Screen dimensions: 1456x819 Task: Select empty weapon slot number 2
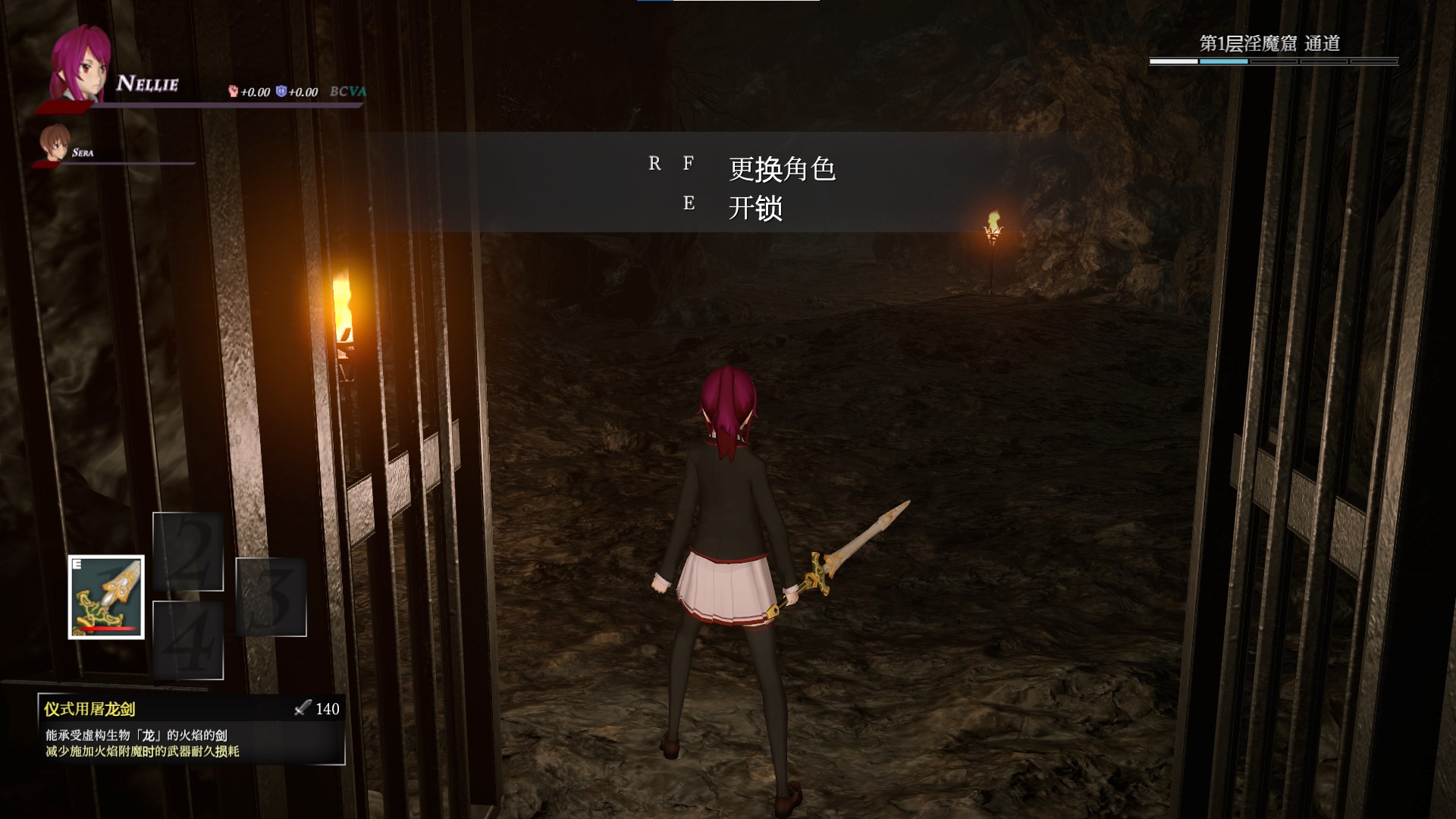188,551
